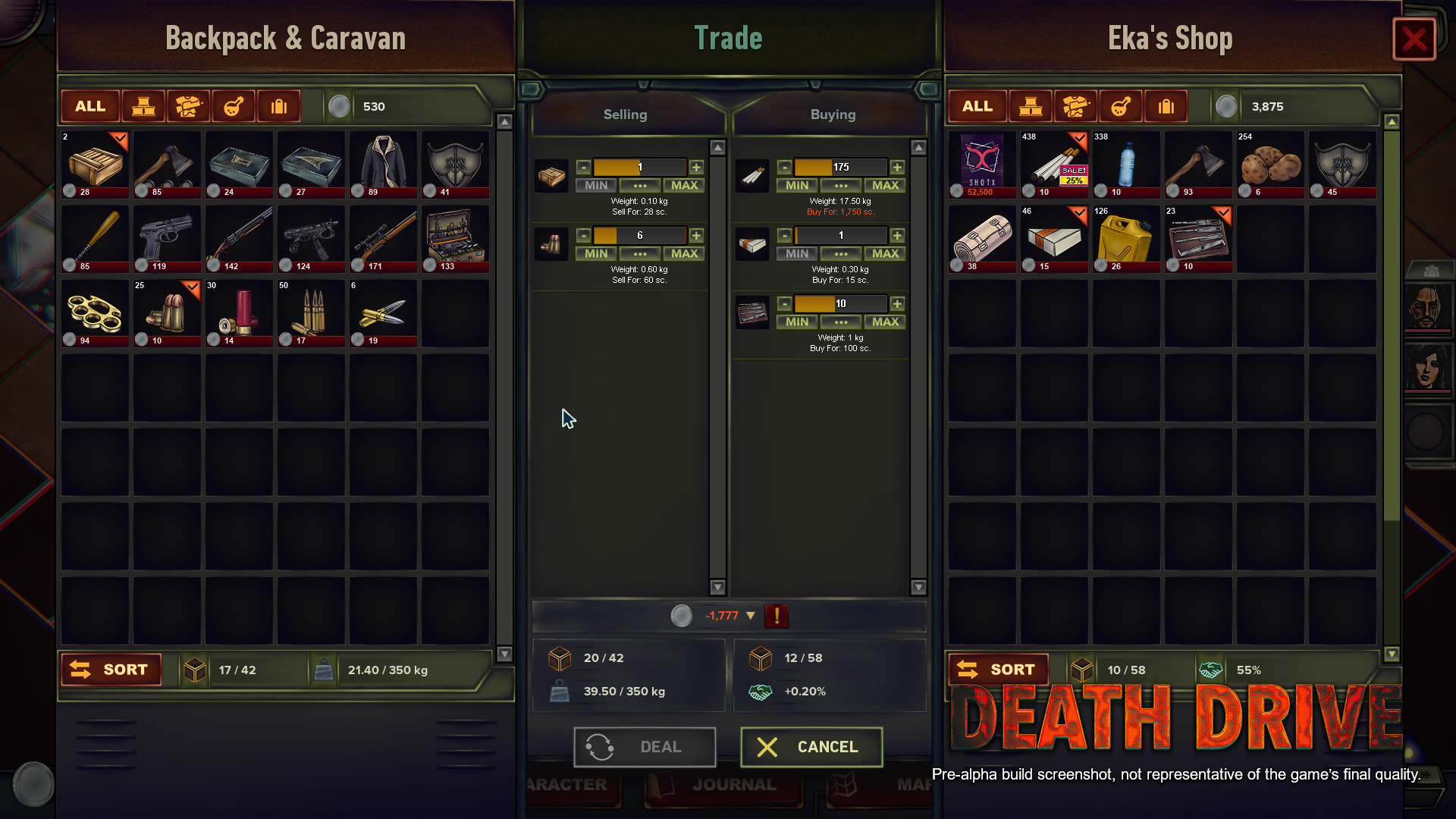Filter backpack by resources using crate icon
This screenshot has height=819, width=1456.
143,106
